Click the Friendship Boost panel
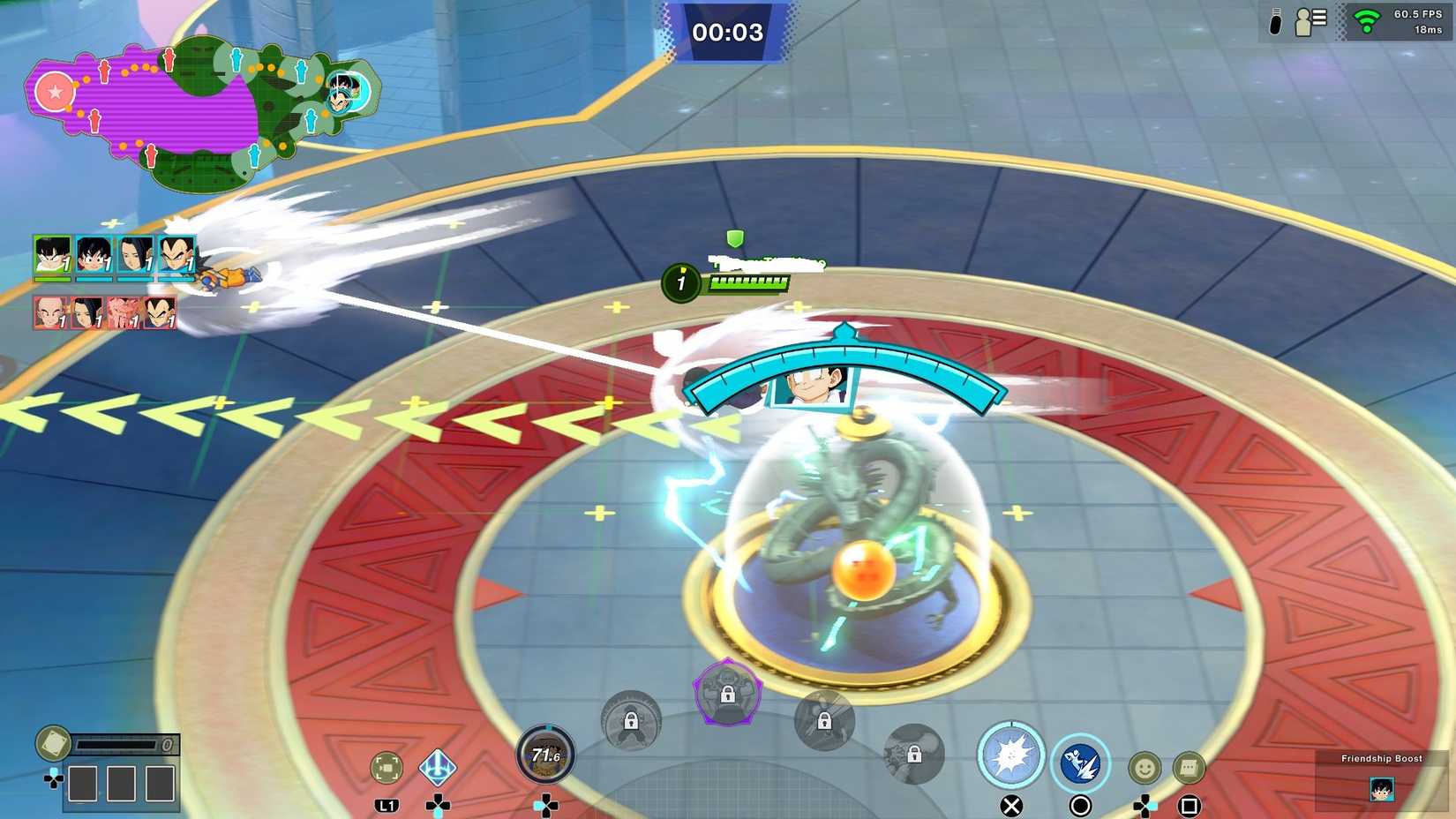 (x=1381, y=777)
